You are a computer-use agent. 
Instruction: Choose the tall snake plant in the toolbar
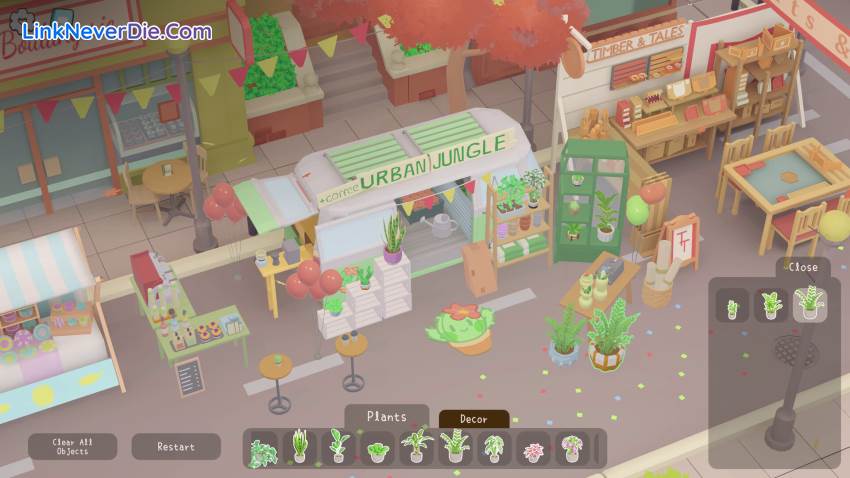click(299, 447)
